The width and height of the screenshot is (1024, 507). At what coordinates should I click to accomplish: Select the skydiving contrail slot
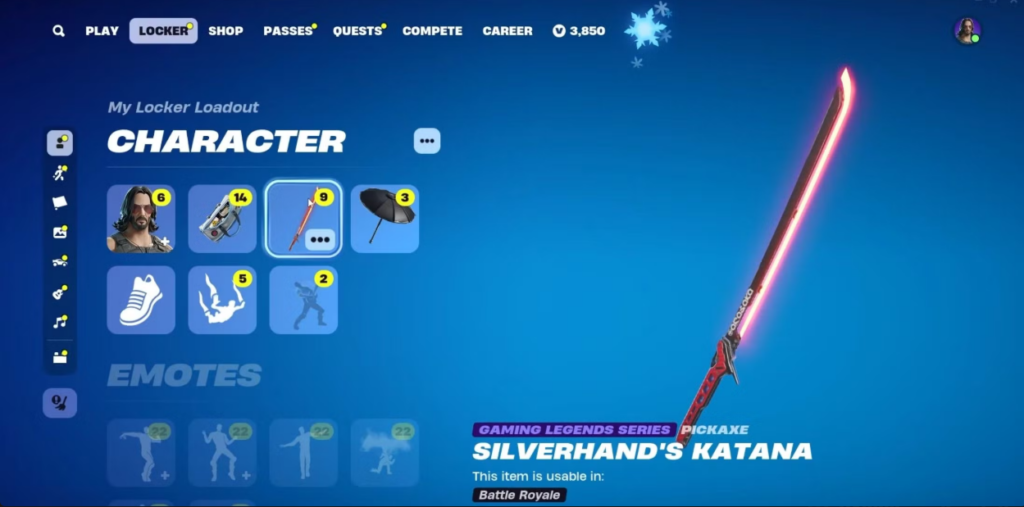[x=222, y=300]
